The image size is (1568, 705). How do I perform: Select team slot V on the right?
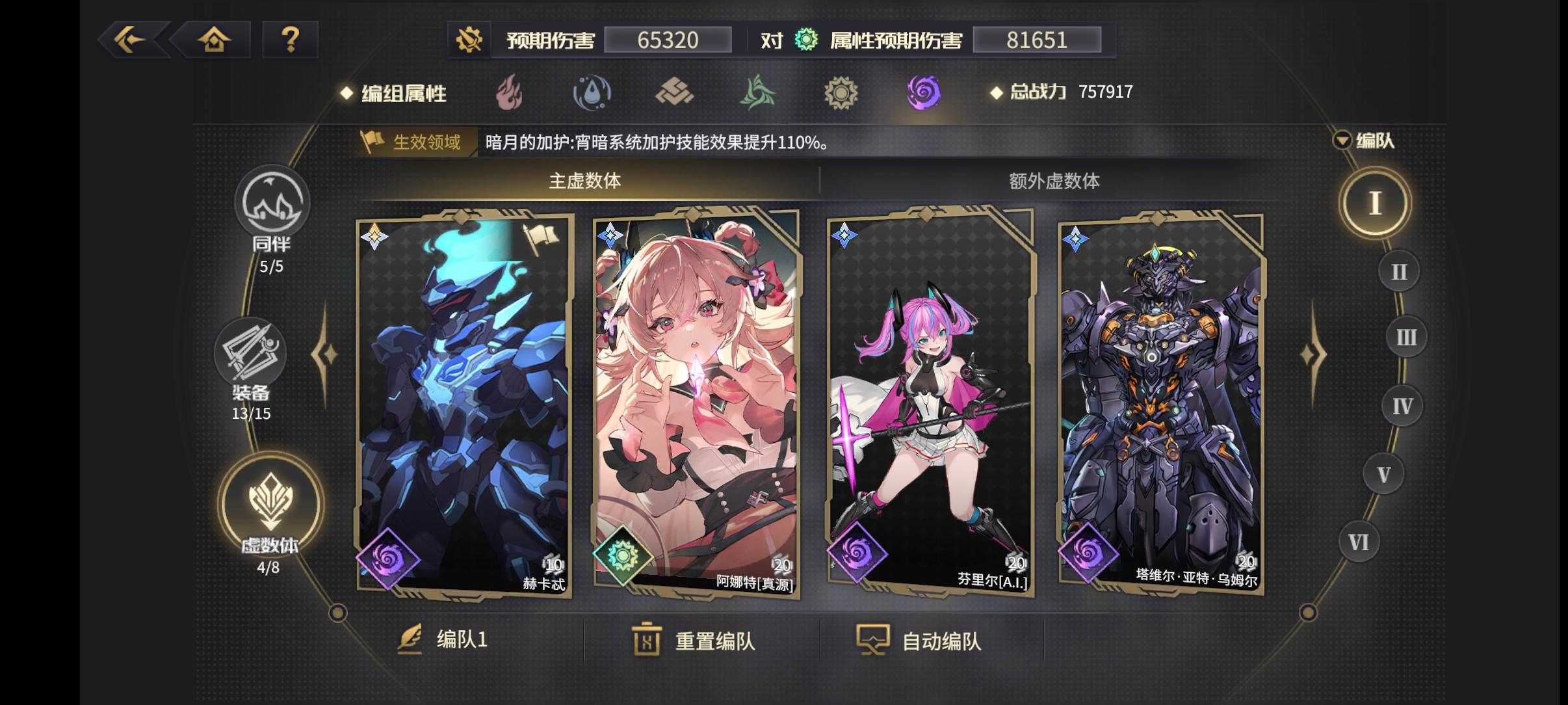point(1383,473)
